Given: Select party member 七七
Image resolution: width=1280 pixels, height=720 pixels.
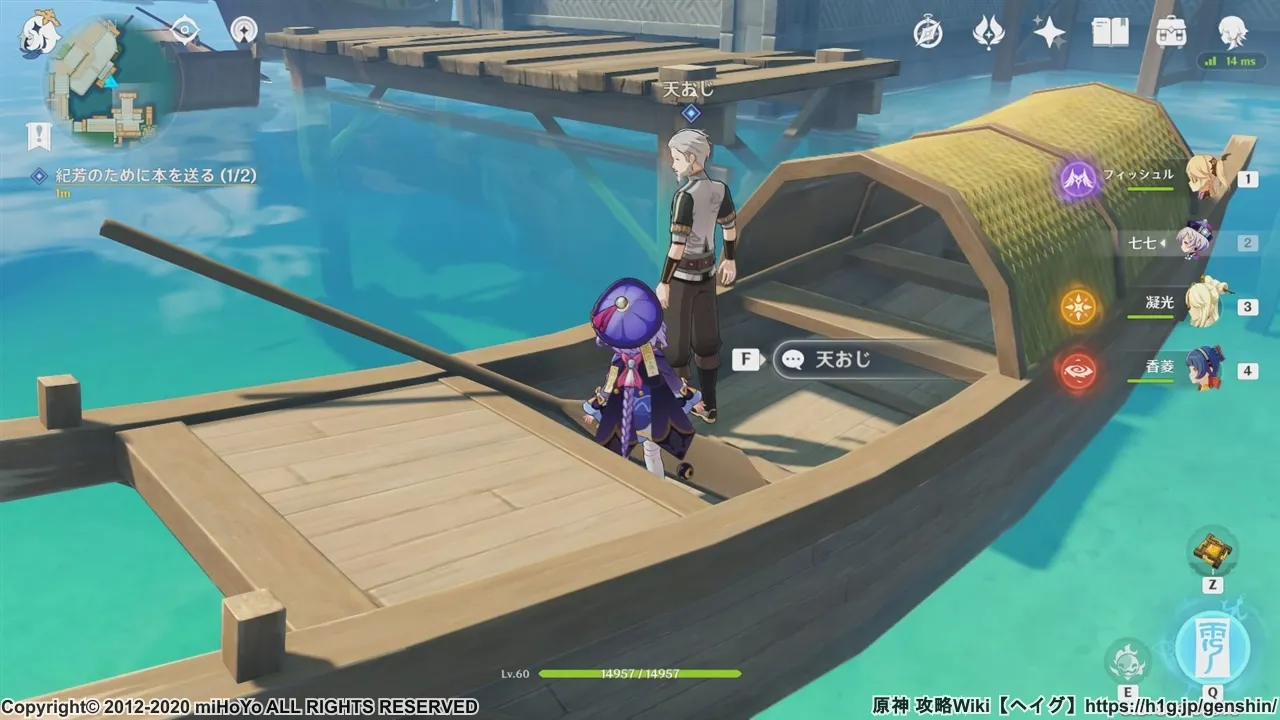Looking at the screenshot, I should click(1193, 241).
